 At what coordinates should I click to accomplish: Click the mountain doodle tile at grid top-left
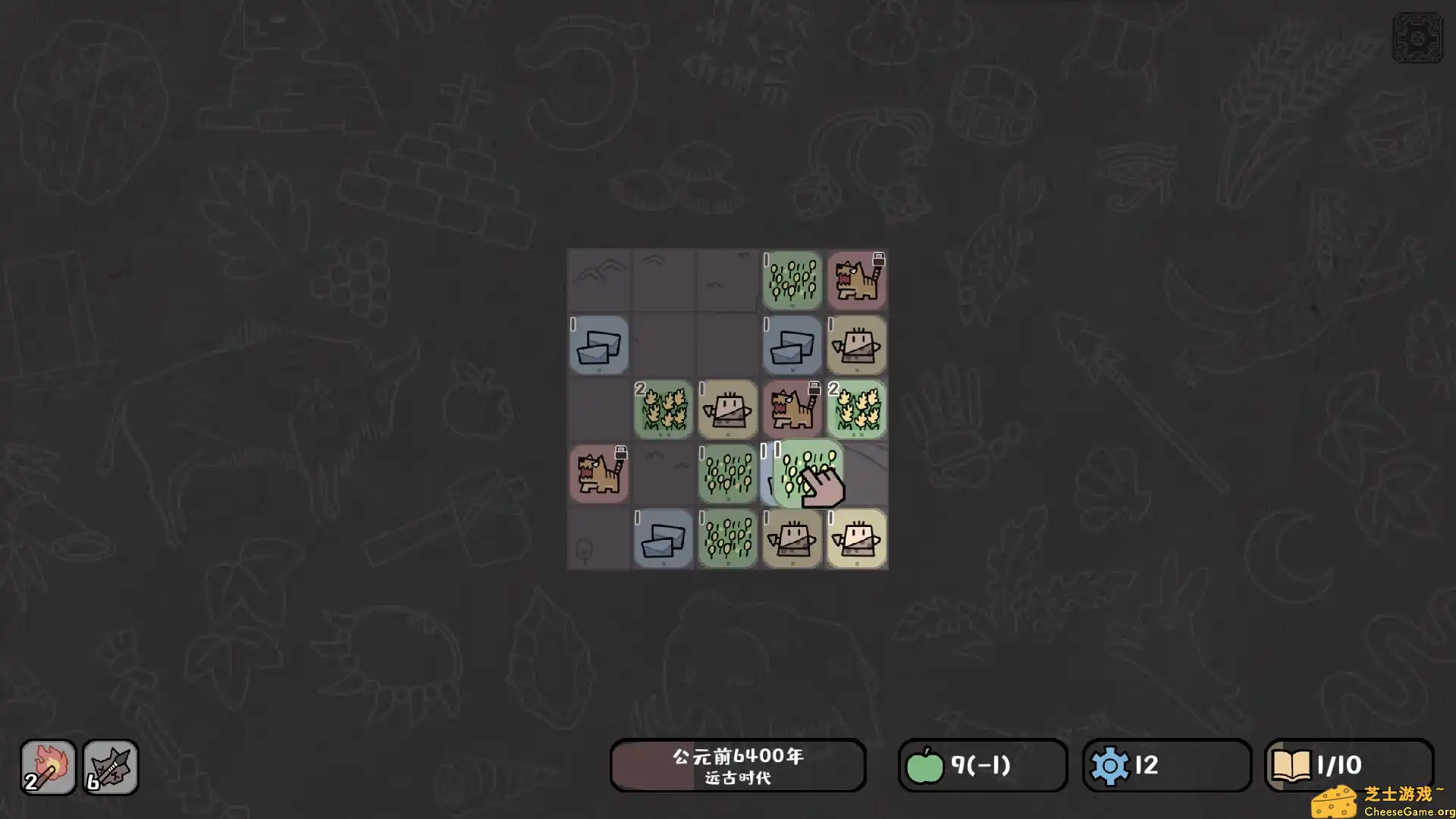tap(599, 281)
